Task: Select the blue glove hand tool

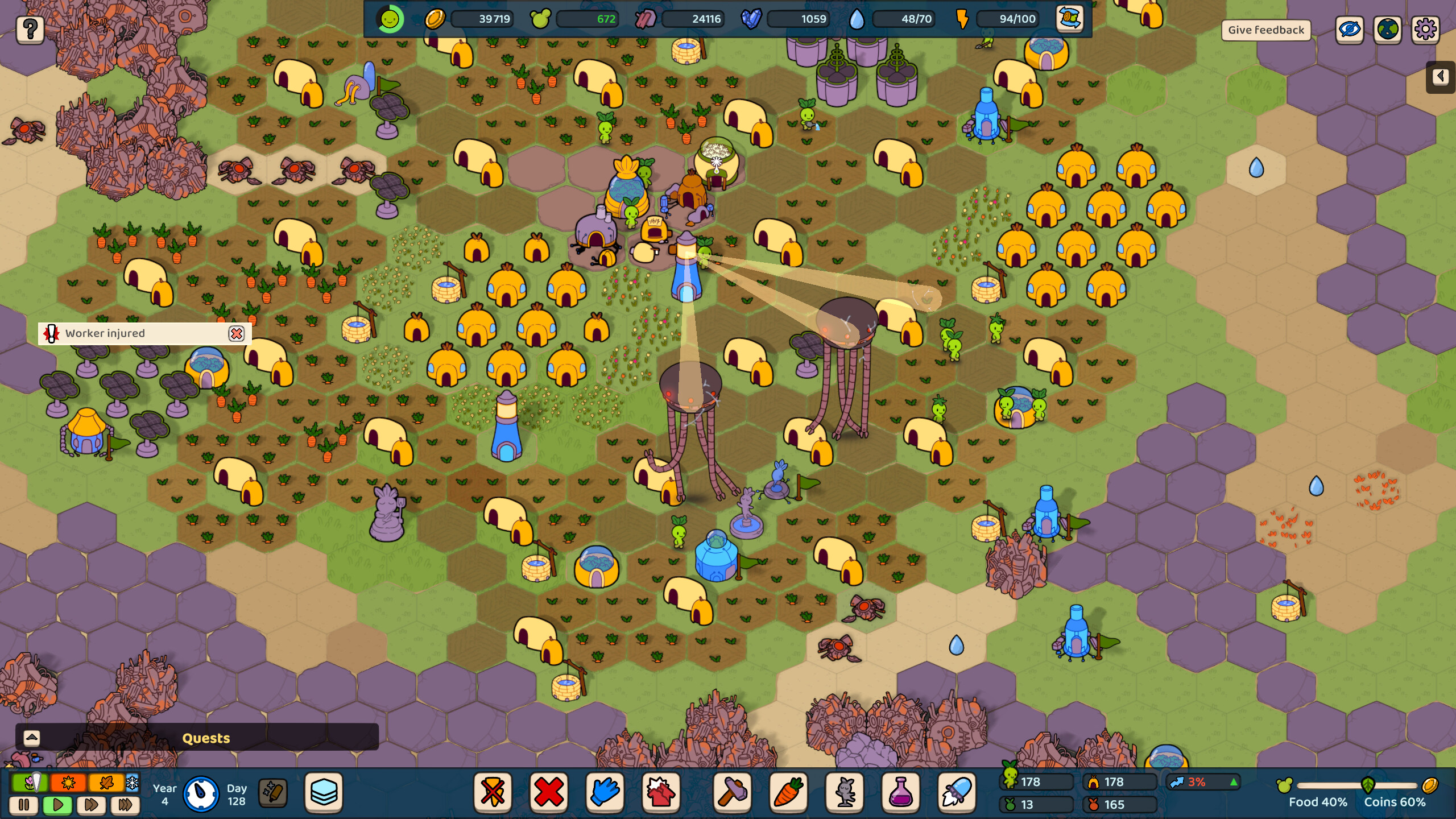Action: point(606,793)
